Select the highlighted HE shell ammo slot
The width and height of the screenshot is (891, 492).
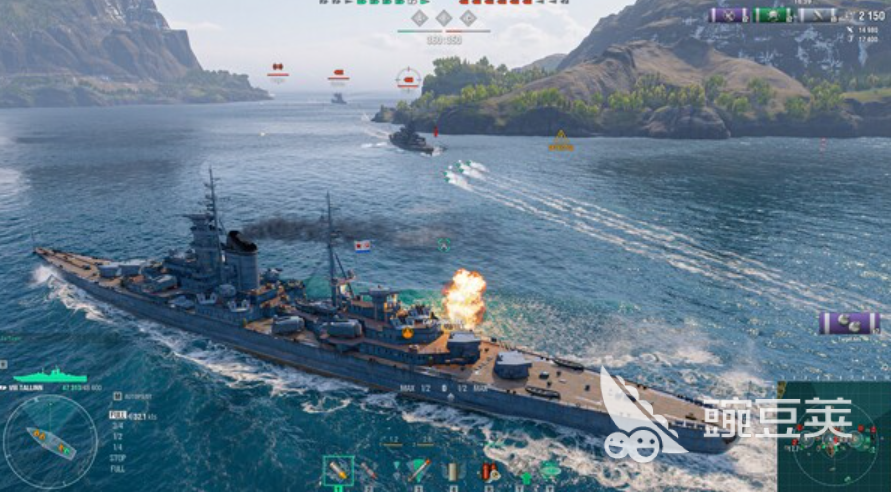(338, 471)
